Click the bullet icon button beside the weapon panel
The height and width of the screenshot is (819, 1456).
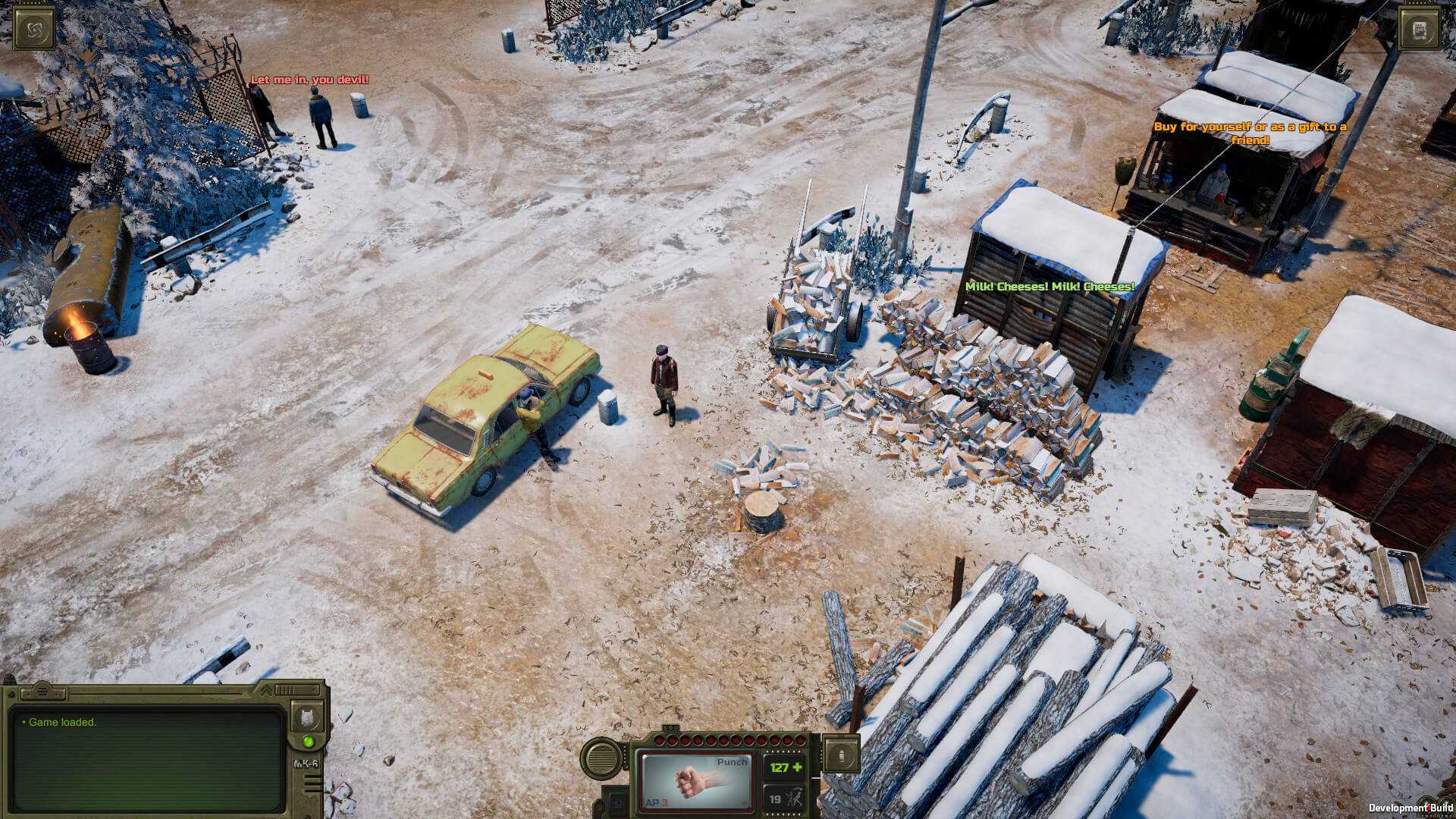pos(841,755)
